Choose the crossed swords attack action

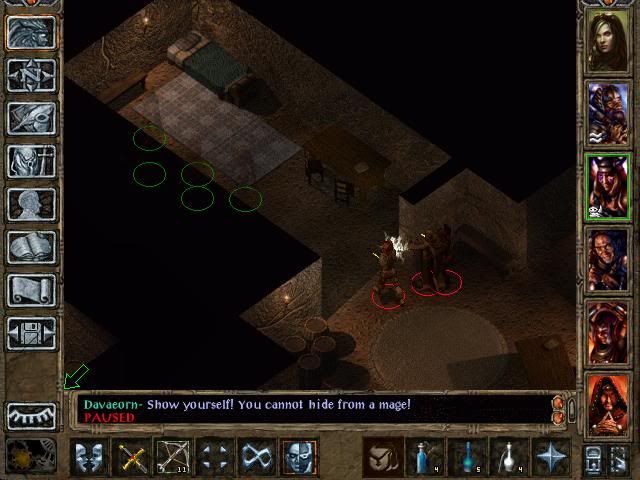[132, 458]
